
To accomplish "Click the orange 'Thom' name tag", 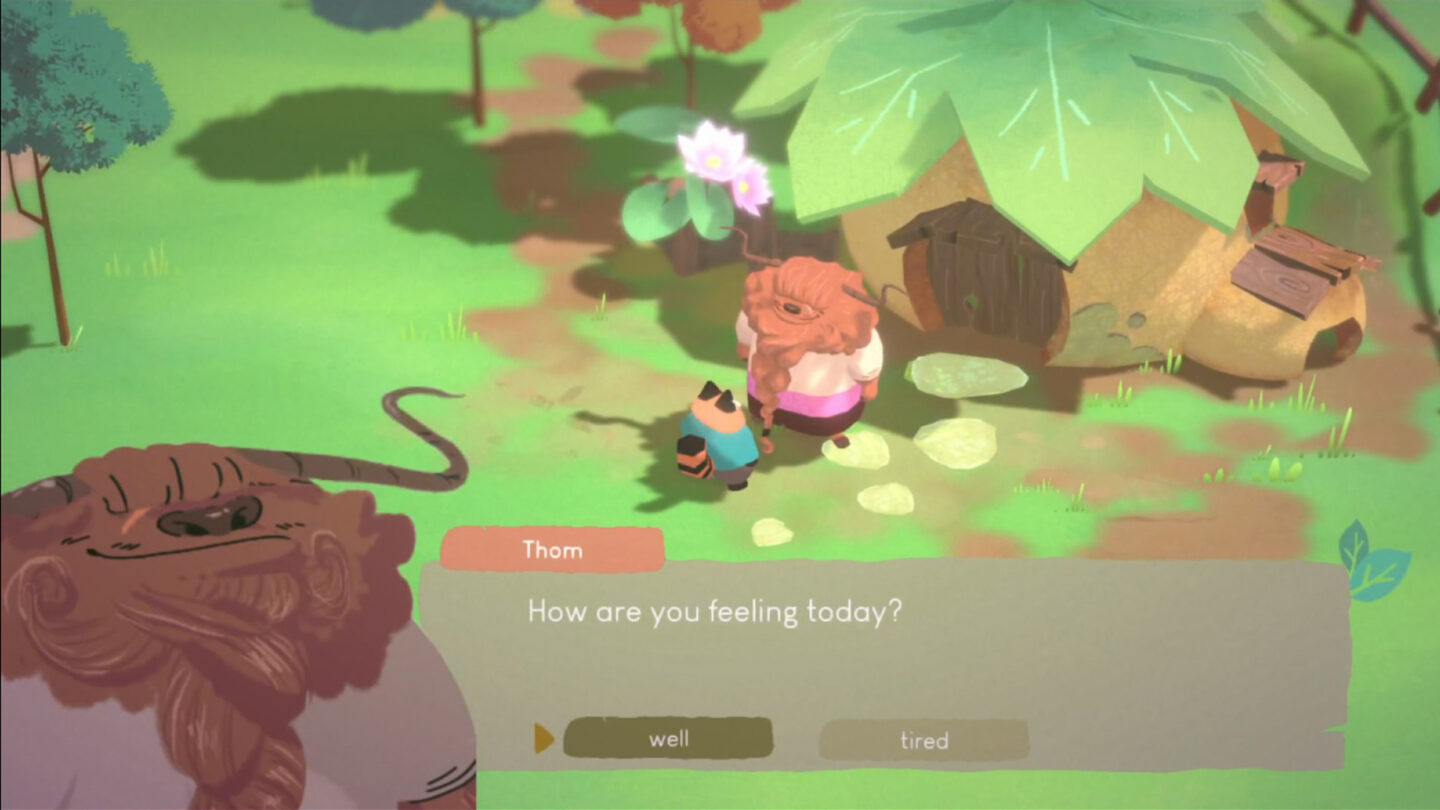I will tap(552, 549).
